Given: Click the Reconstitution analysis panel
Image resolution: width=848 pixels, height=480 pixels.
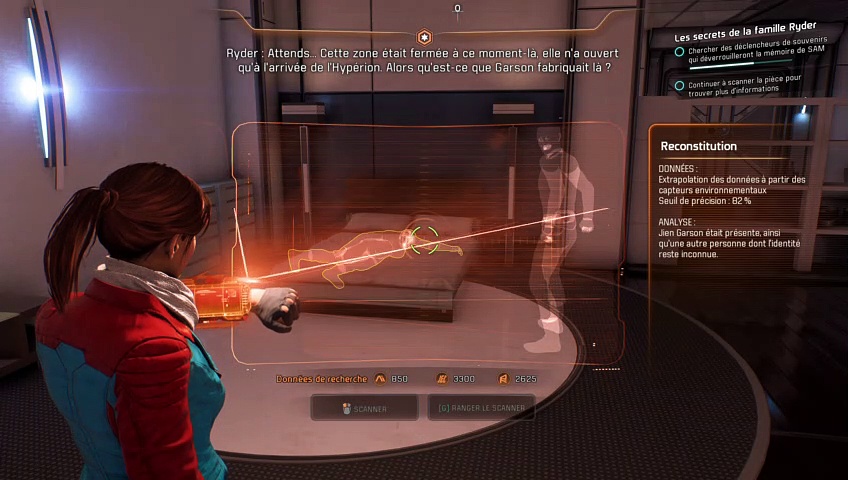Looking at the screenshot, I should [x=738, y=200].
